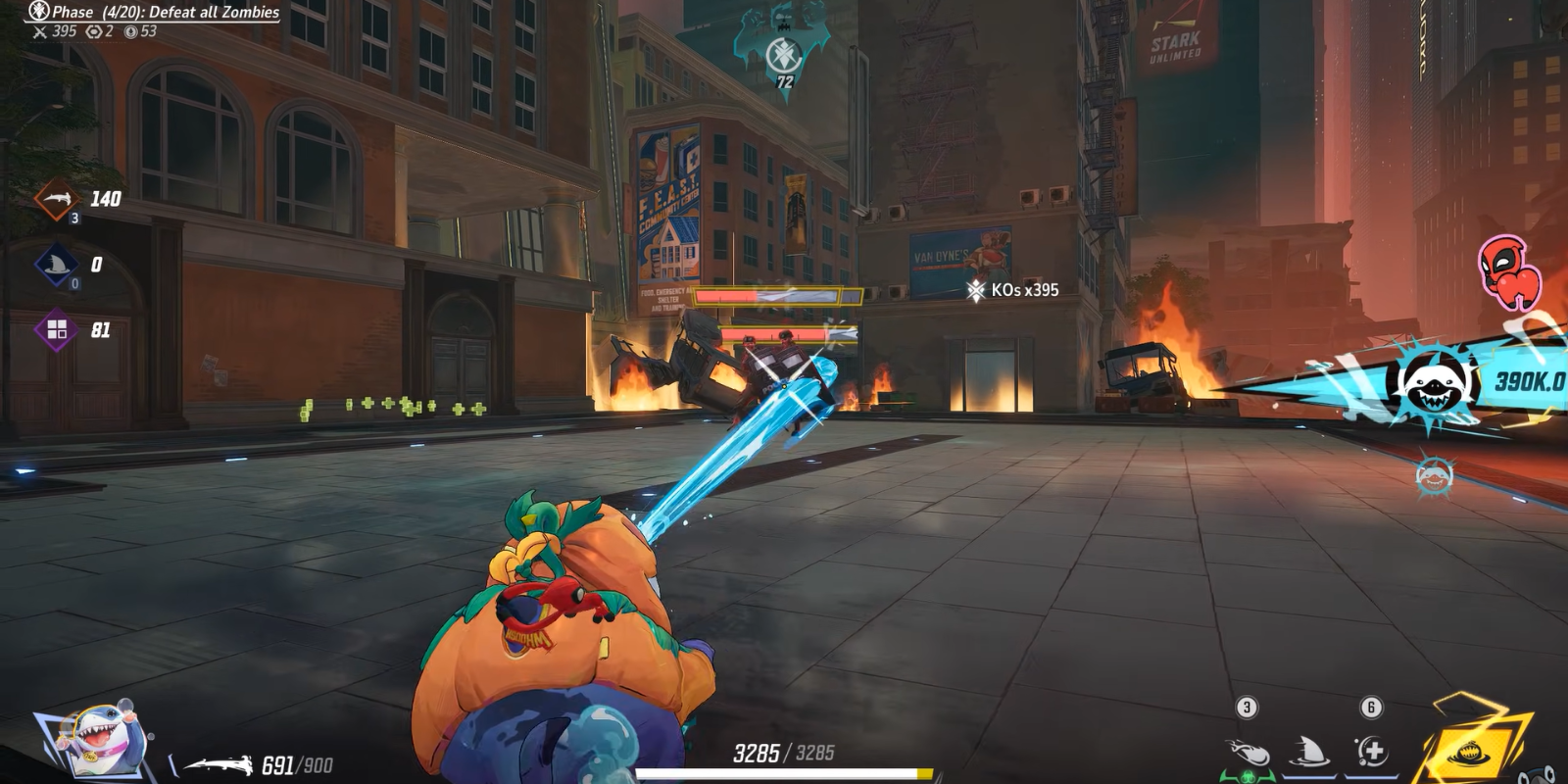Toggle the blue shark fin diamond counter
The image size is (1568, 784).
[x=56, y=263]
